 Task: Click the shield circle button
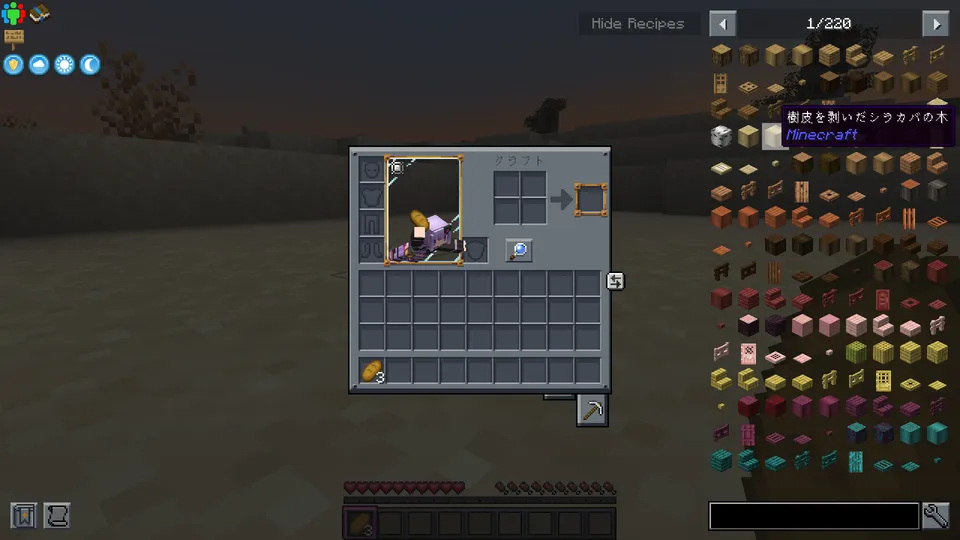tap(14, 65)
